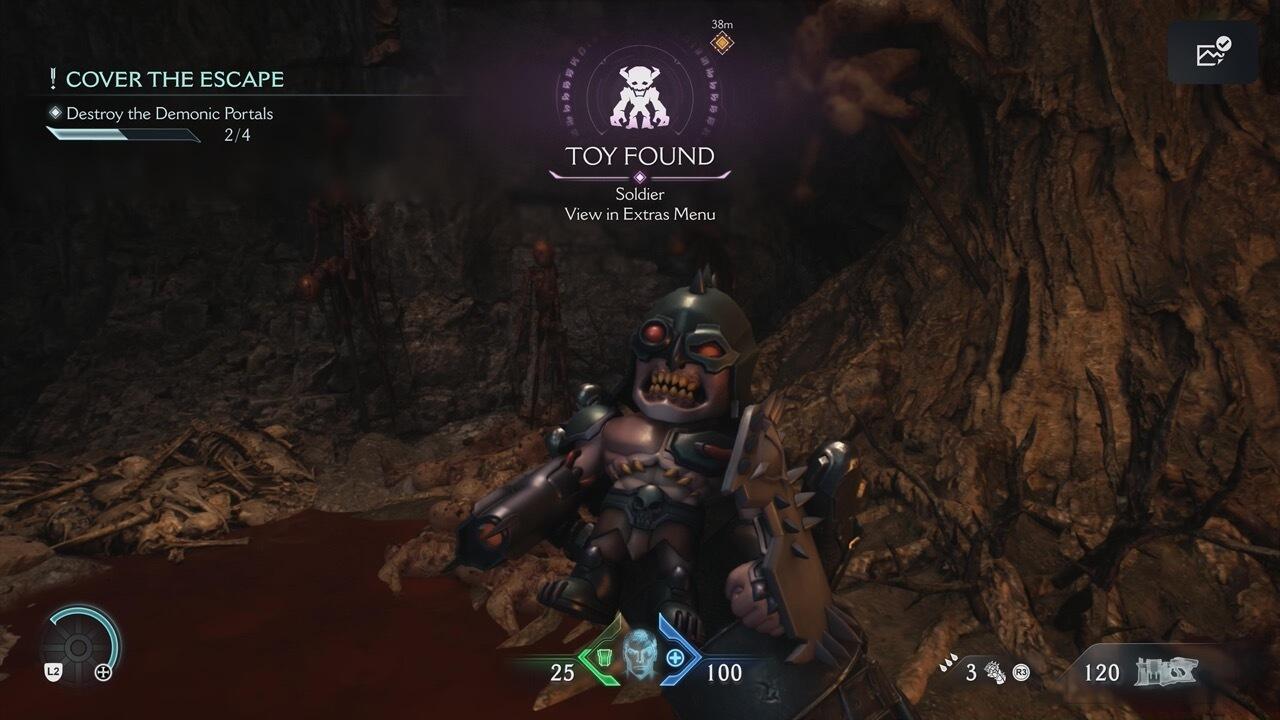Click the blue health cross icon
This screenshot has width=1280, height=720.
(x=675, y=658)
